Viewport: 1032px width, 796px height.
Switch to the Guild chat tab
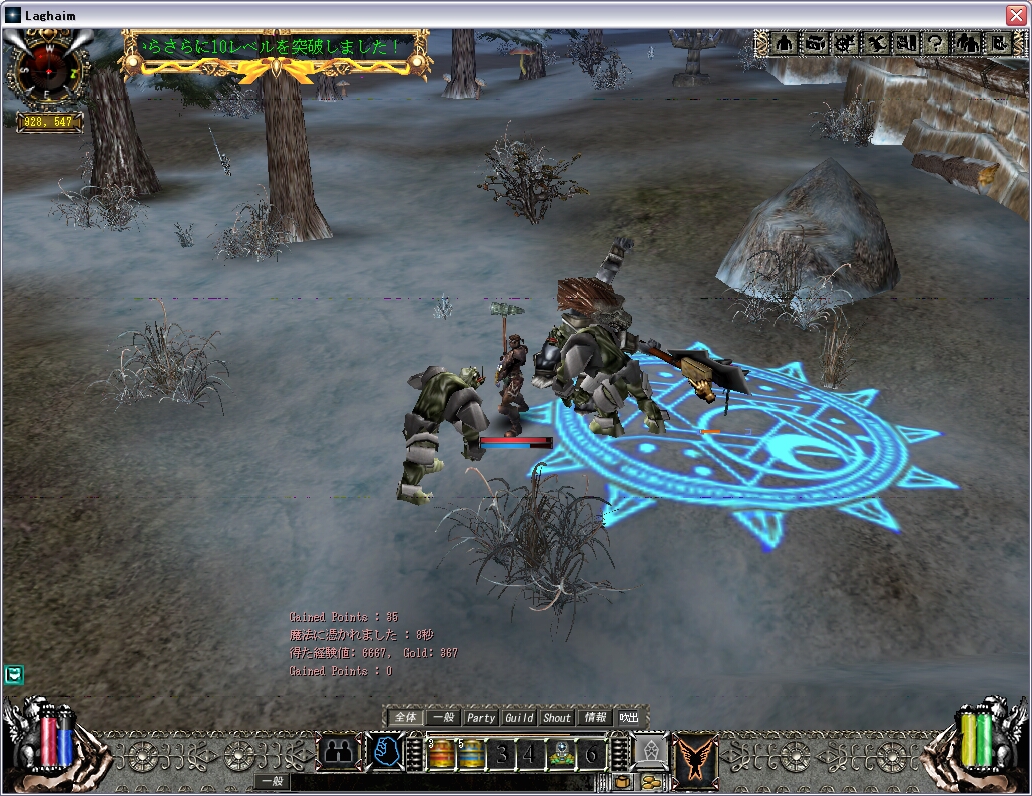[519, 717]
